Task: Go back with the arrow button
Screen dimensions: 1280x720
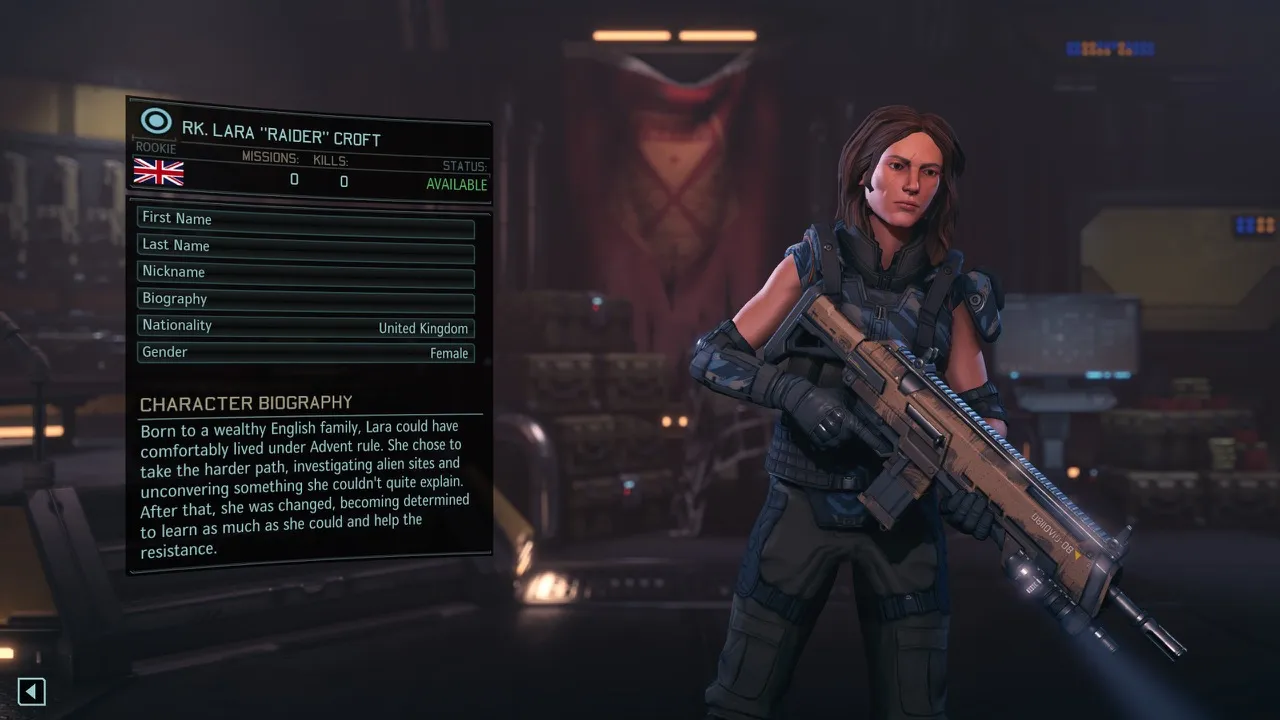Action: (x=32, y=691)
